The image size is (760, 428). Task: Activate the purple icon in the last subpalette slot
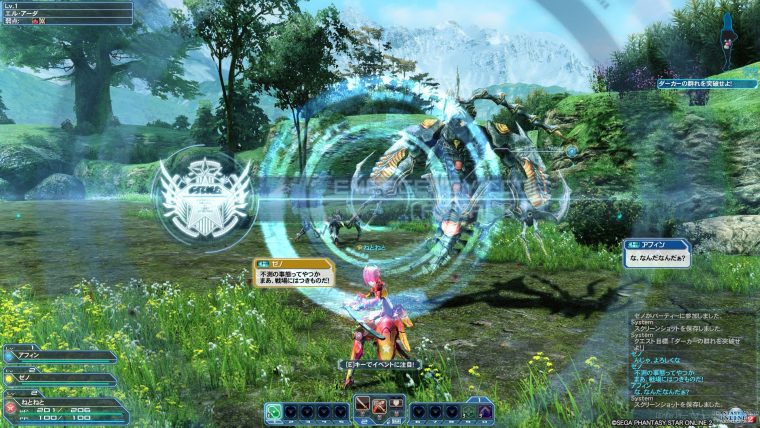(x=486, y=411)
